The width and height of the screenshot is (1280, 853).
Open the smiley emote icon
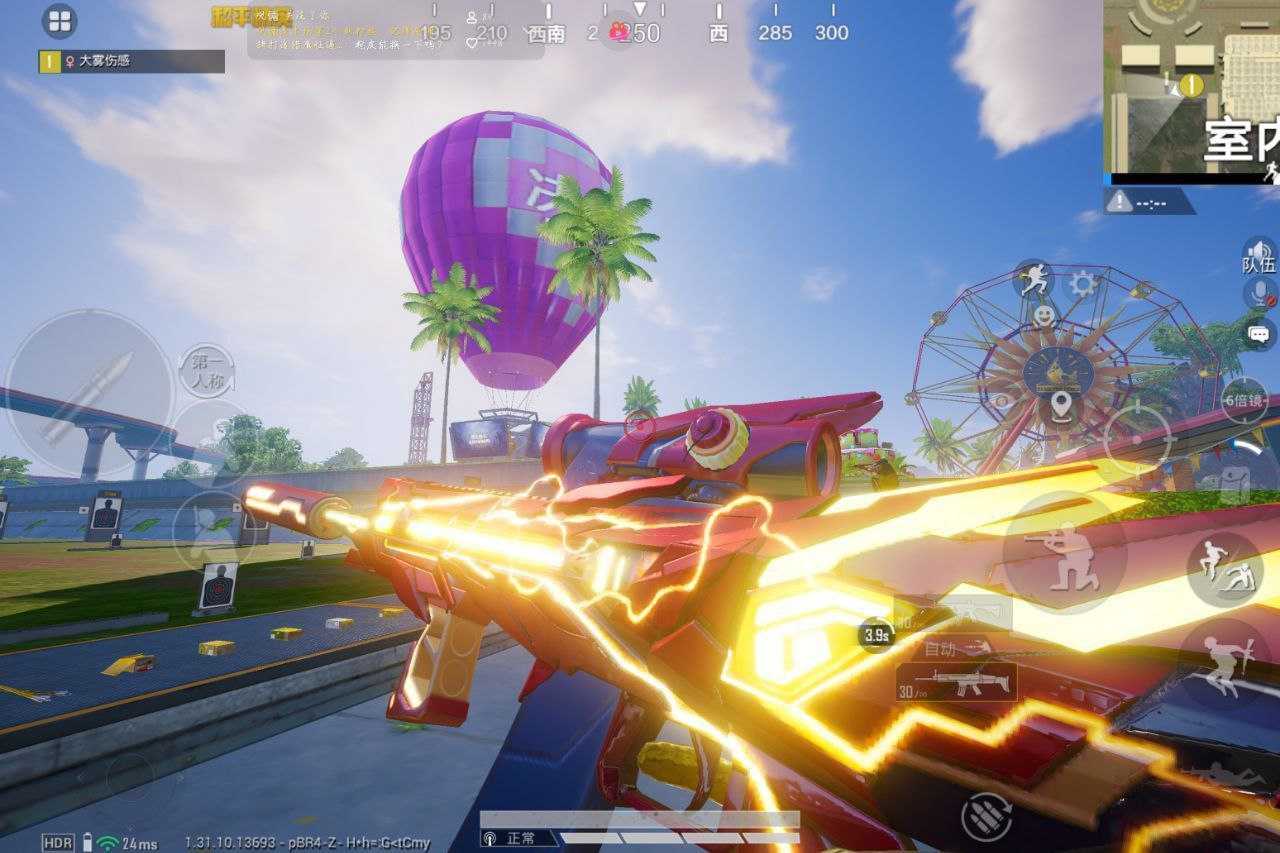pyautogui.click(x=1044, y=317)
